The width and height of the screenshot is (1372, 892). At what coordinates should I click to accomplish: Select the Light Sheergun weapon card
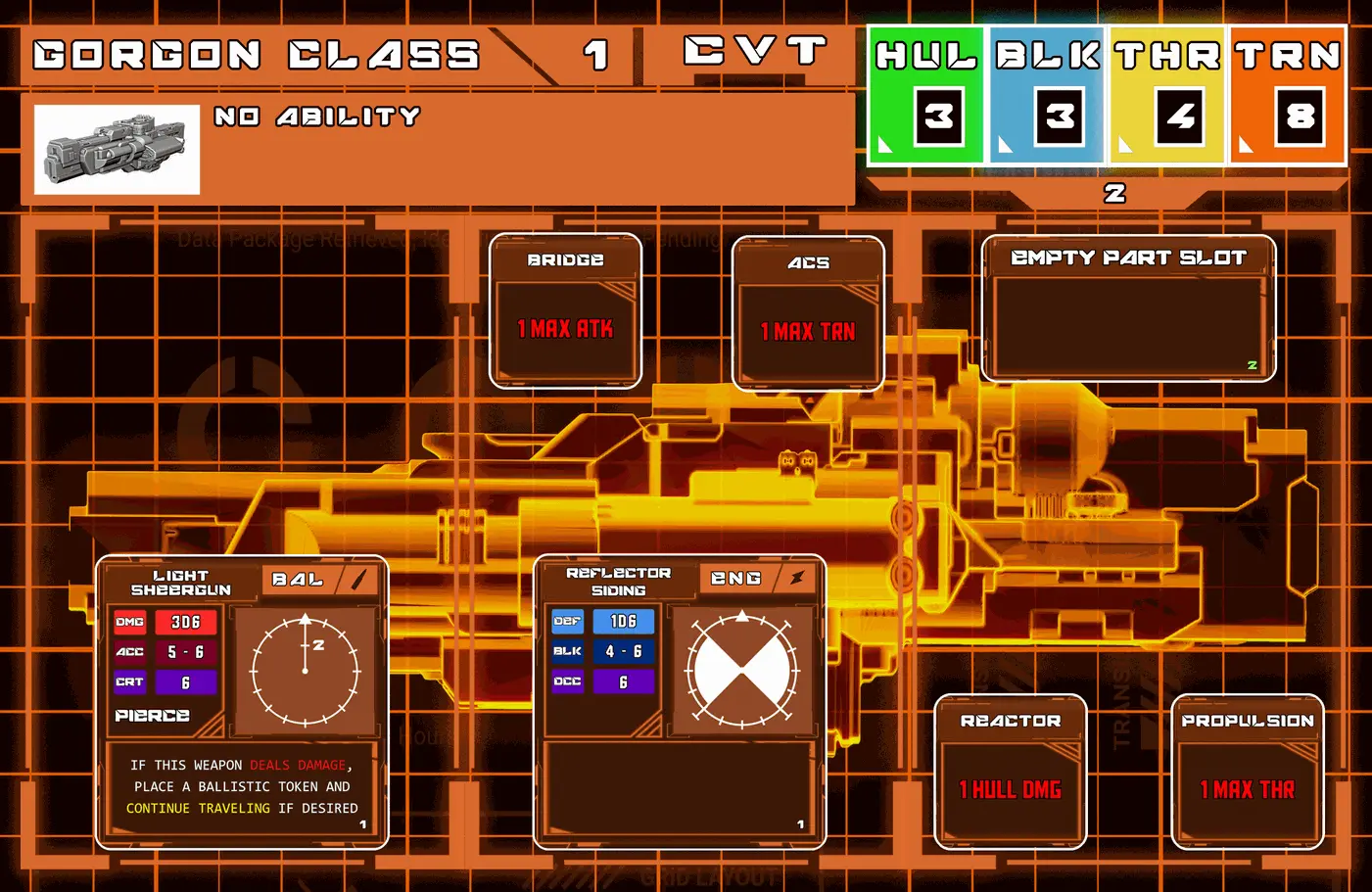(x=242, y=702)
